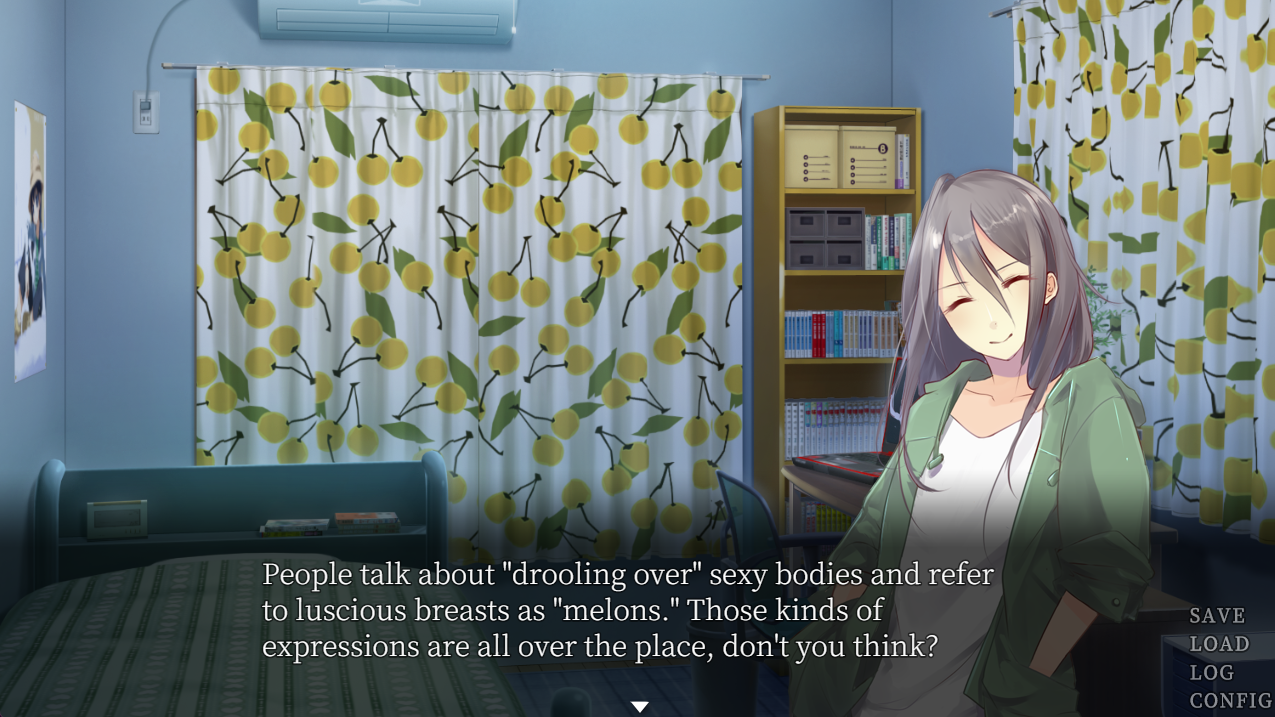Screen dimensions: 1275x717
Task: Show the dialogue LOG
Action: point(1210,672)
